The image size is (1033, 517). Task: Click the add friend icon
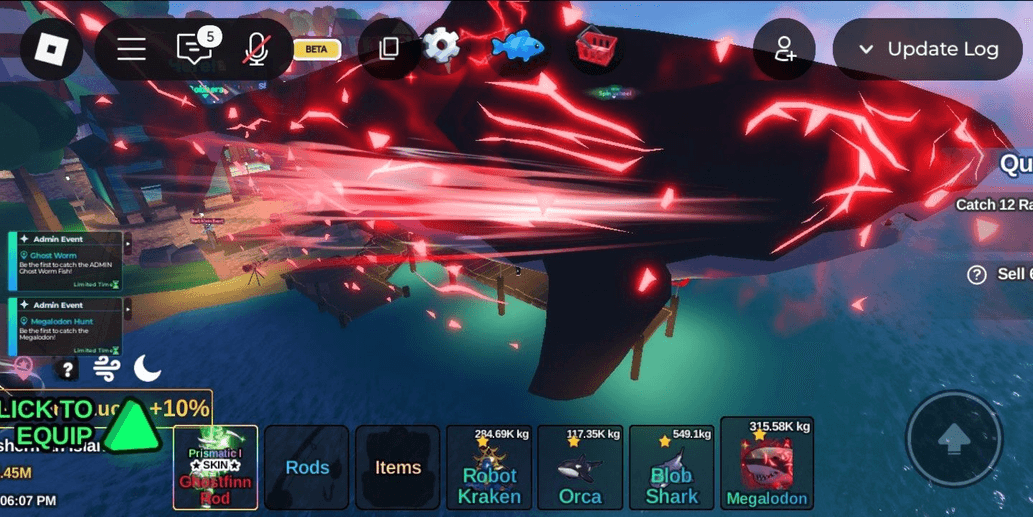784,49
